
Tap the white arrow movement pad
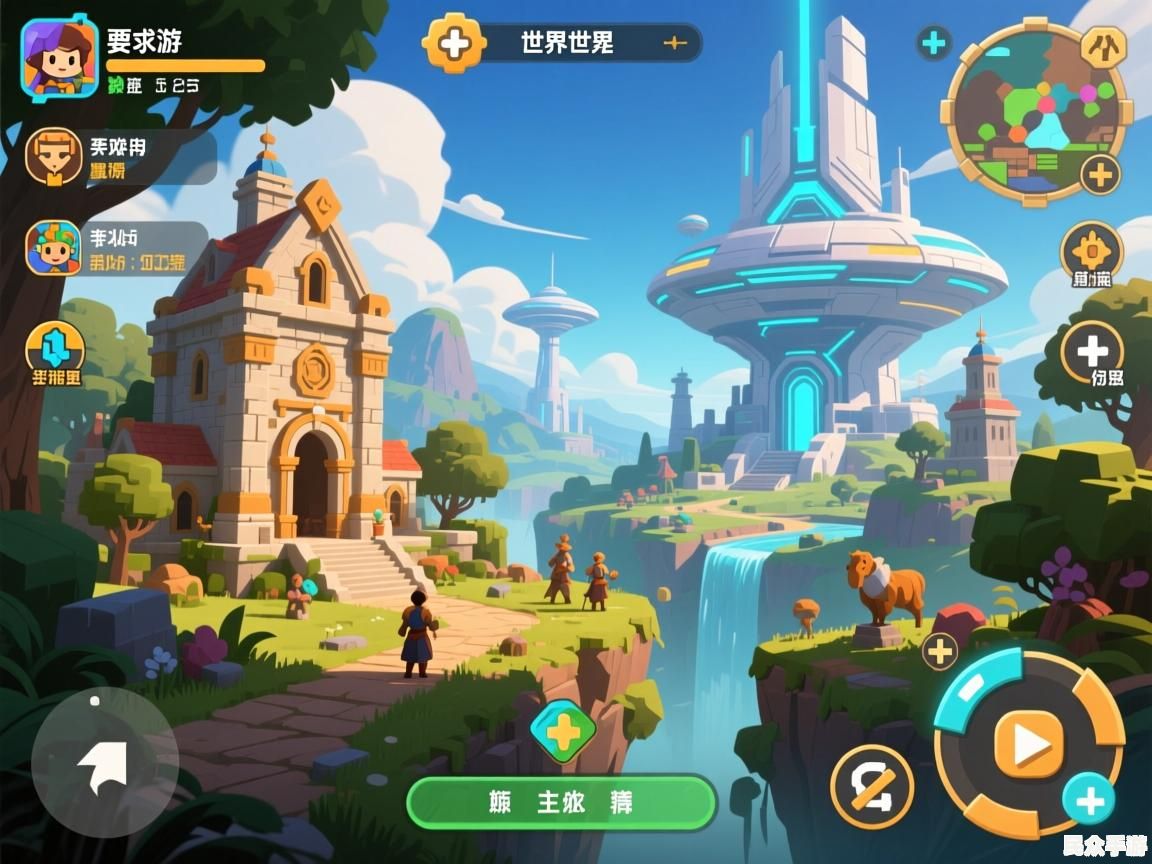(105, 762)
